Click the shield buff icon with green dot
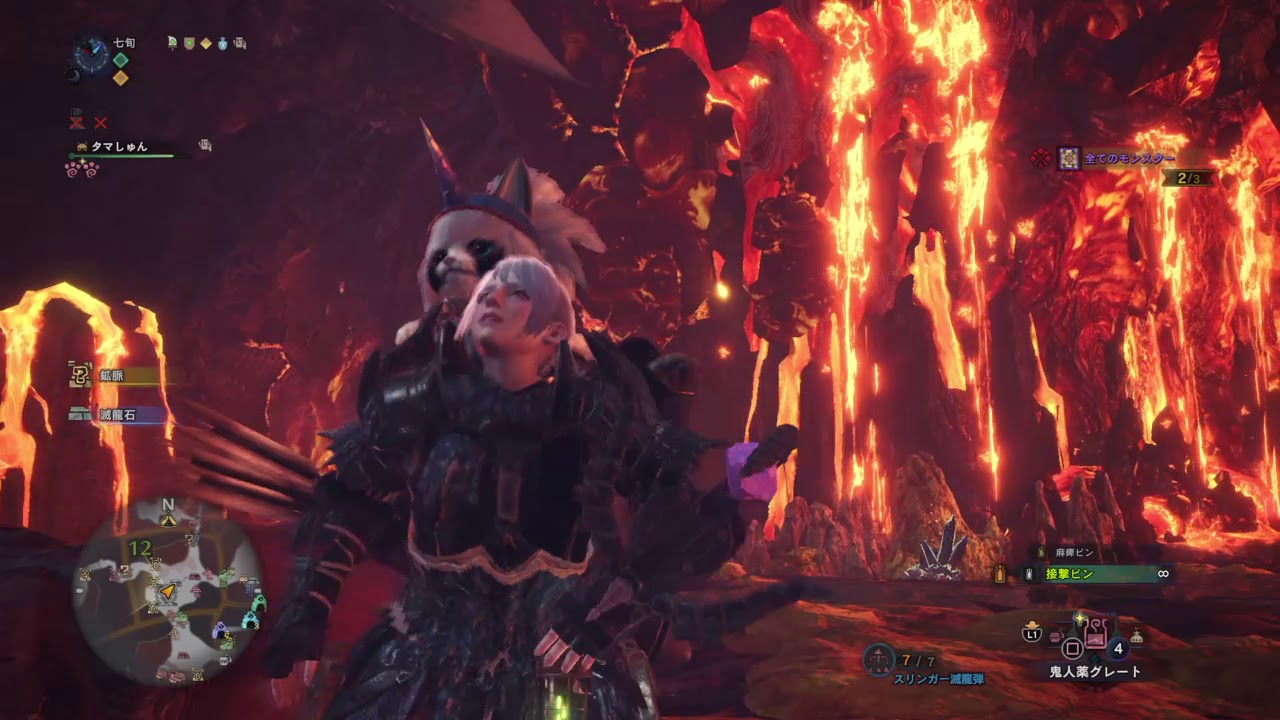1280x720 pixels. click(189, 43)
